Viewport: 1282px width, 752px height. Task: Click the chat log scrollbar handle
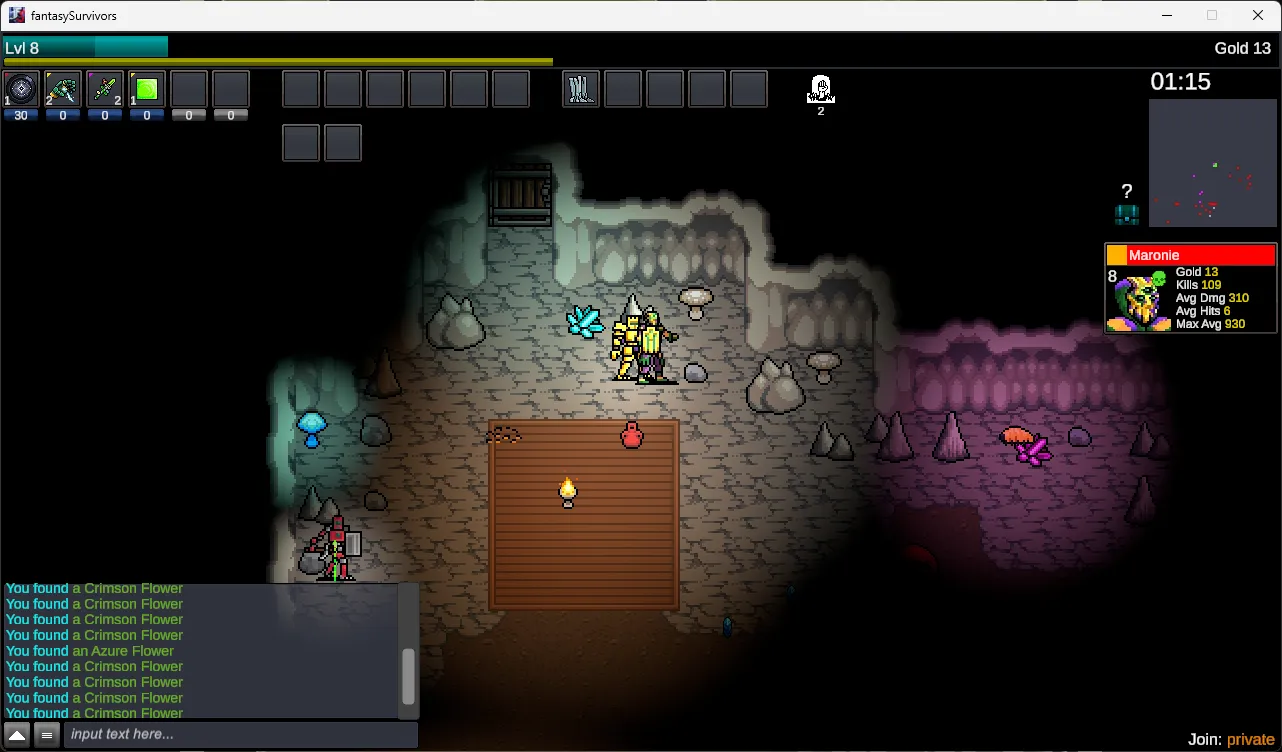[x=408, y=677]
